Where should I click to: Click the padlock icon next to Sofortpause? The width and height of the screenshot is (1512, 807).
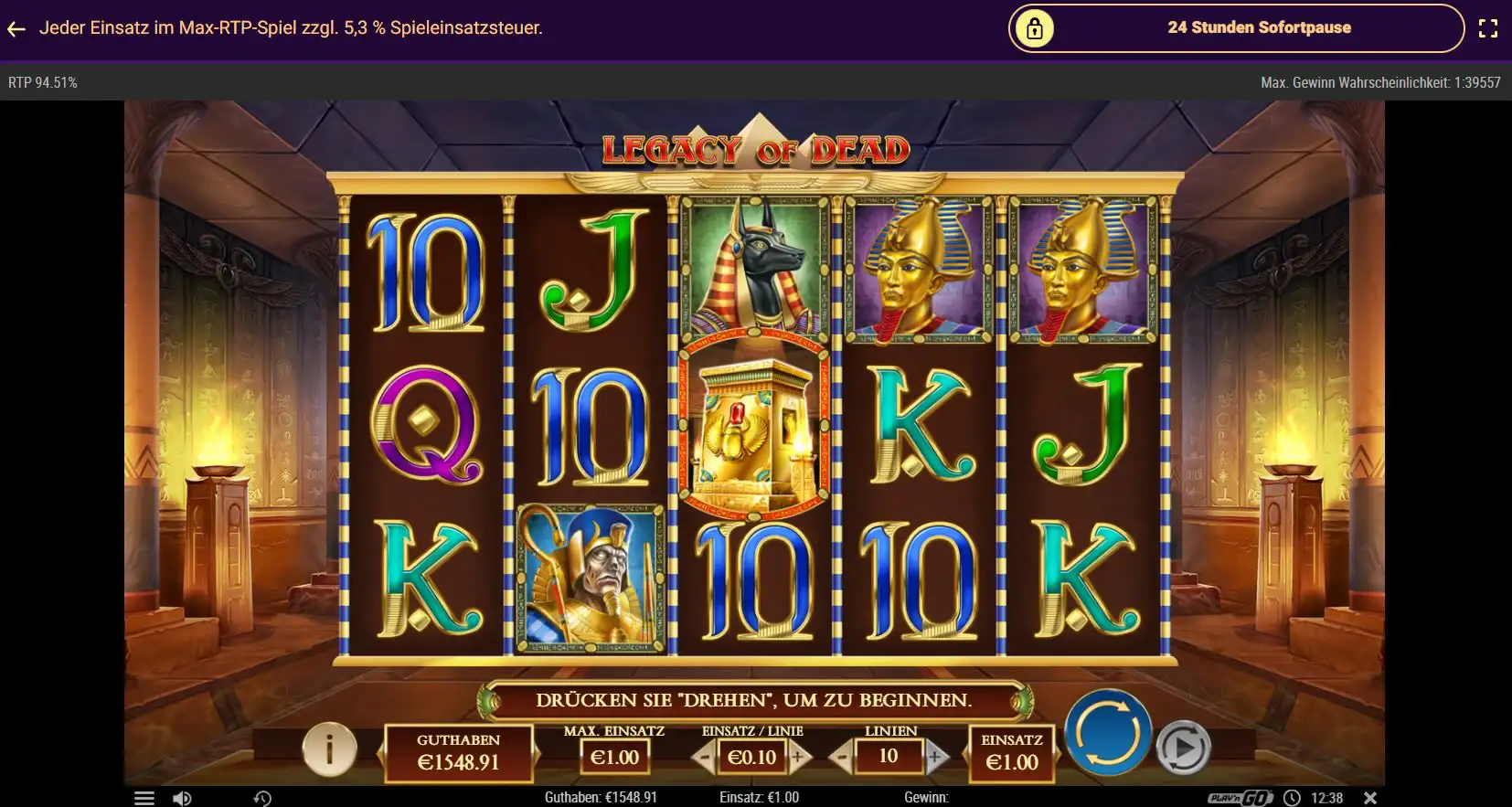[x=1034, y=27]
